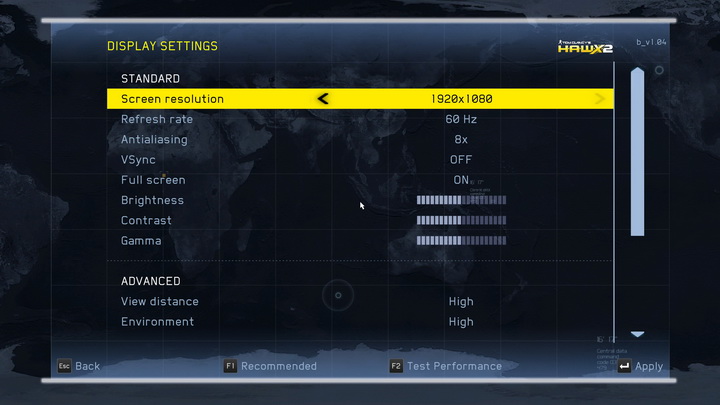Go Back from display settings
The width and height of the screenshot is (720, 405).
click(x=78, y=366)
